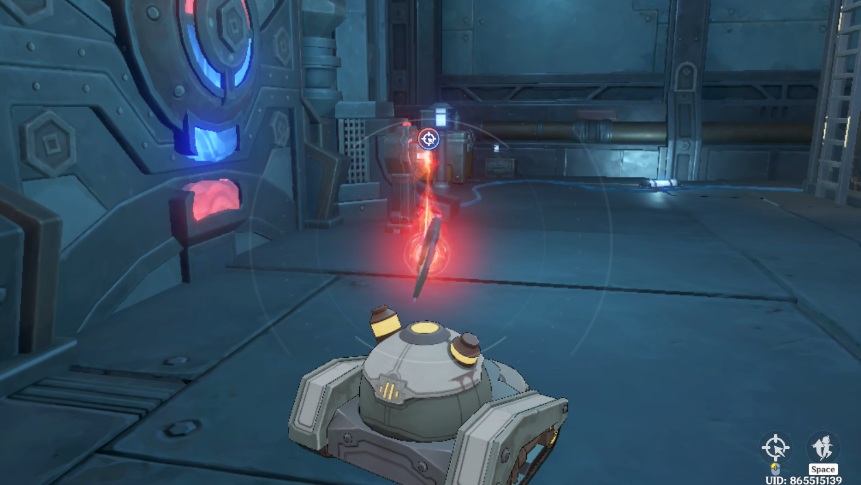Tap the jump action icon
Image resolution: width=861 pixels, height=485 pixels.
click(x=822, y=446)
